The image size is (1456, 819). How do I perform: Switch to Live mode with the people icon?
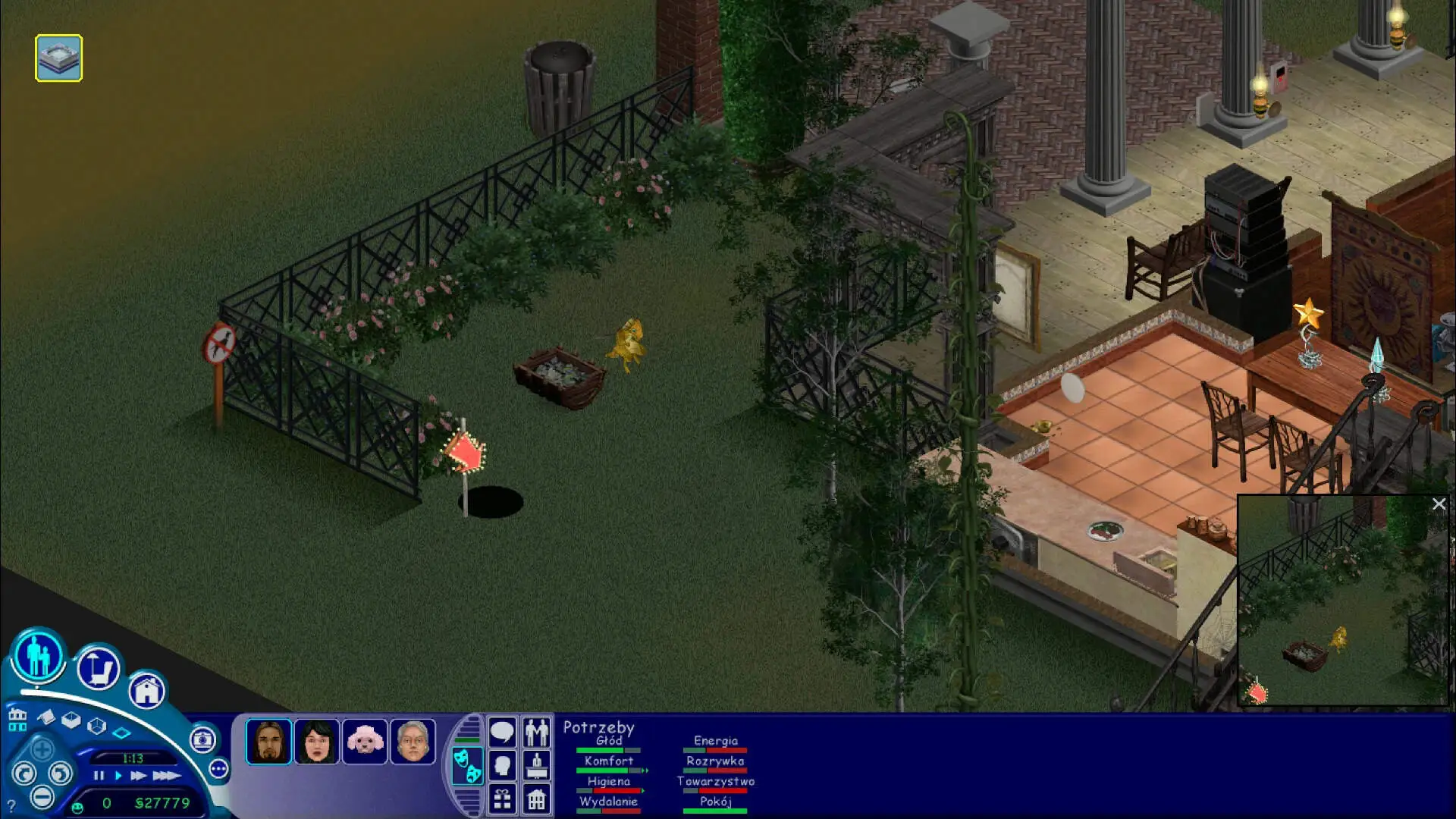pos(38,656)
